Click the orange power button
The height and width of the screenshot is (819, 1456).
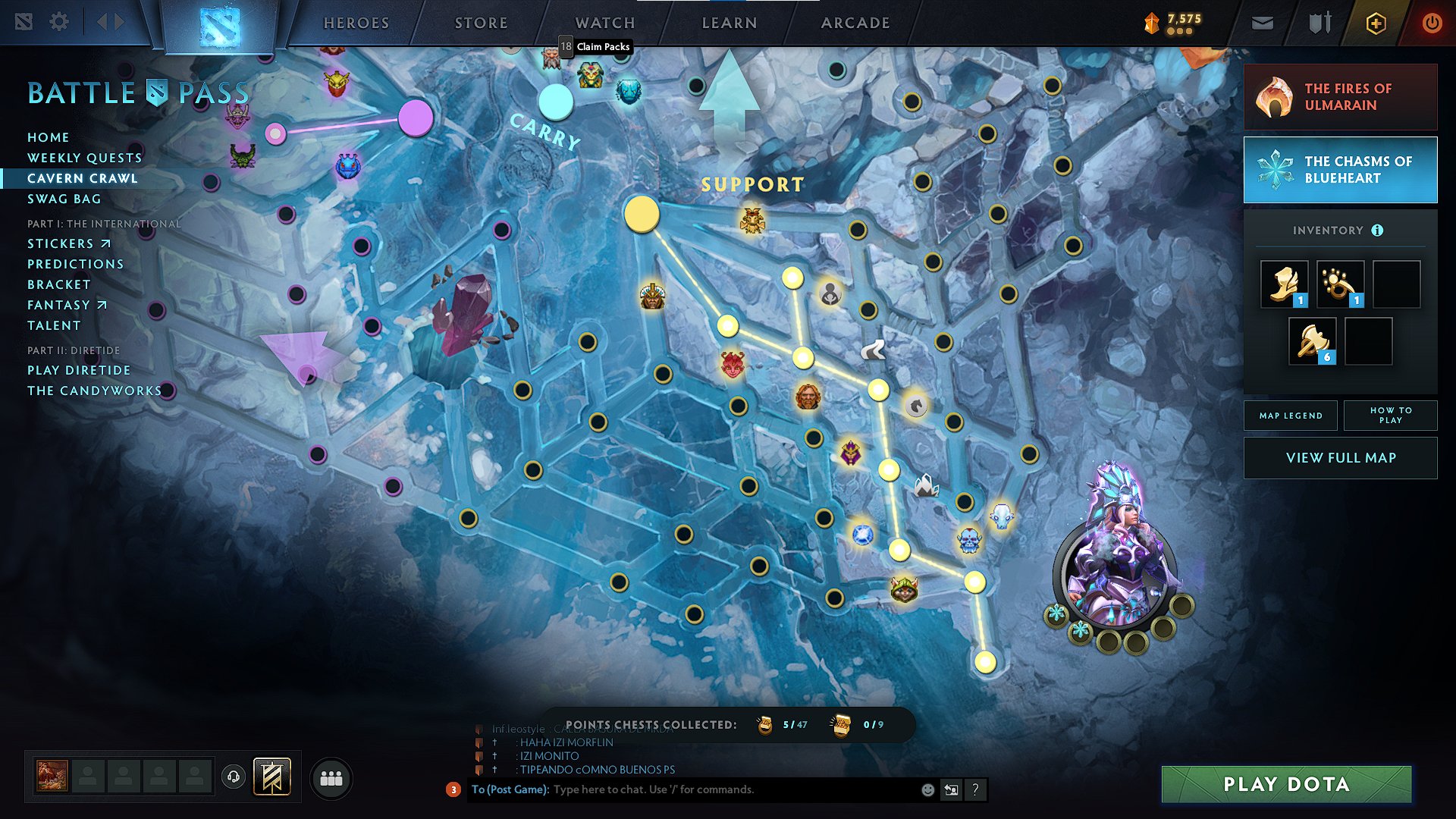click(1432, 22)
